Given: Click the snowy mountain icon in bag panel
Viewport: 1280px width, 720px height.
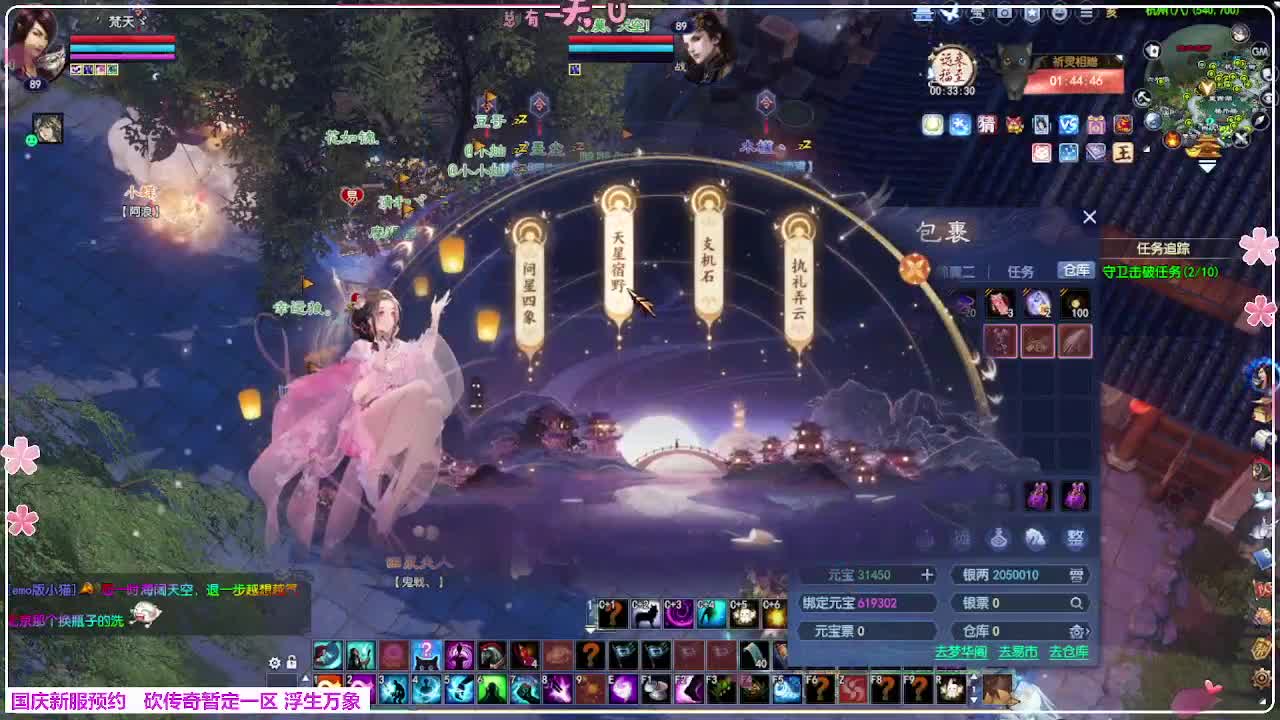Looking at the screenshot, I should tap(1037, 539).
